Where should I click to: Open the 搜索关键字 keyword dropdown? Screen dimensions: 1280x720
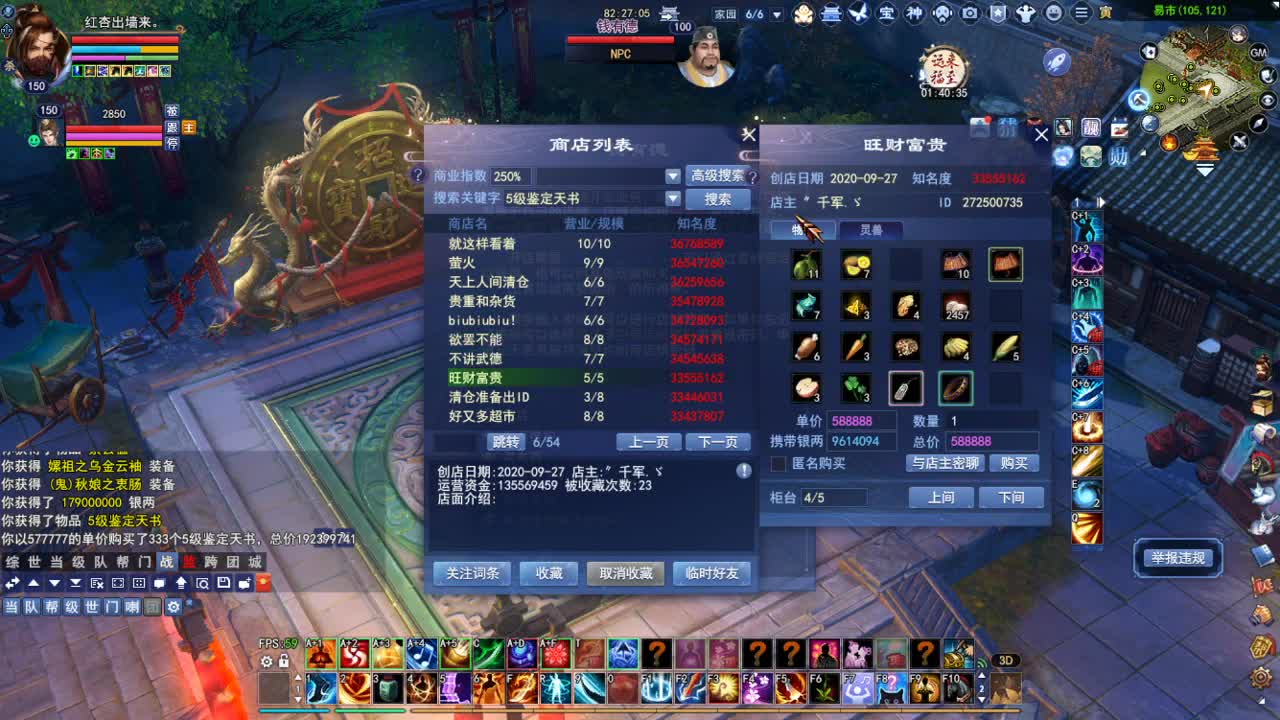click(x=672, y=199)
